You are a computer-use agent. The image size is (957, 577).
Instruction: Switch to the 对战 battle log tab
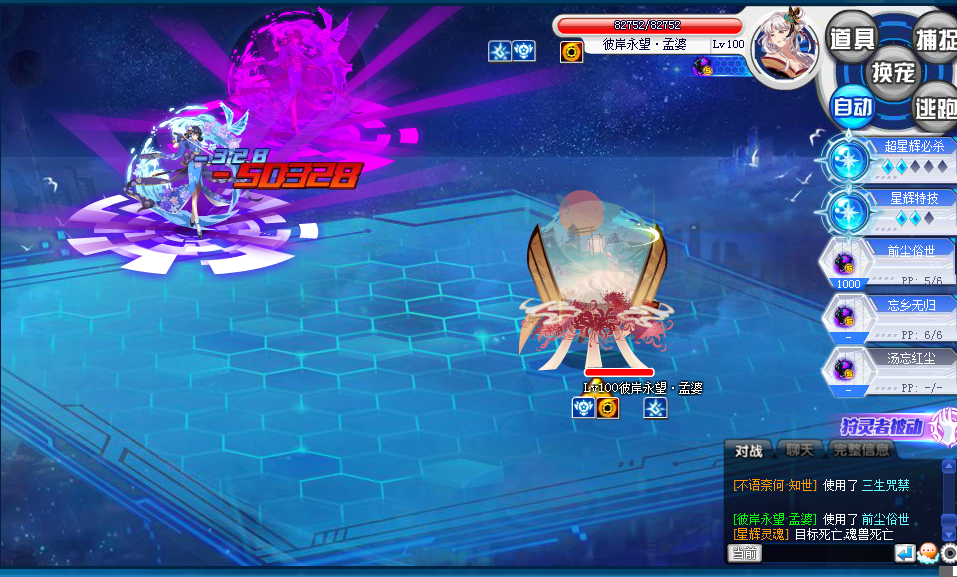[749, 451]
